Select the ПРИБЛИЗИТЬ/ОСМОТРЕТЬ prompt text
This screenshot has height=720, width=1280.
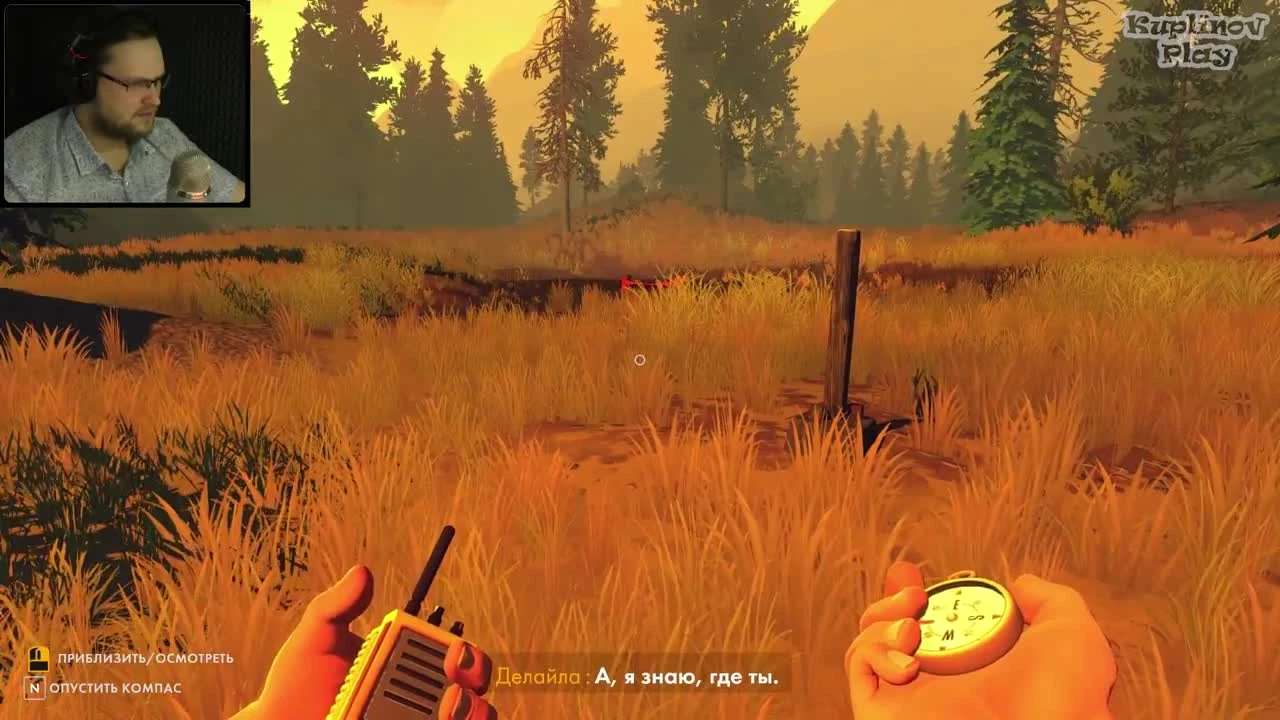tap(145, 660)
